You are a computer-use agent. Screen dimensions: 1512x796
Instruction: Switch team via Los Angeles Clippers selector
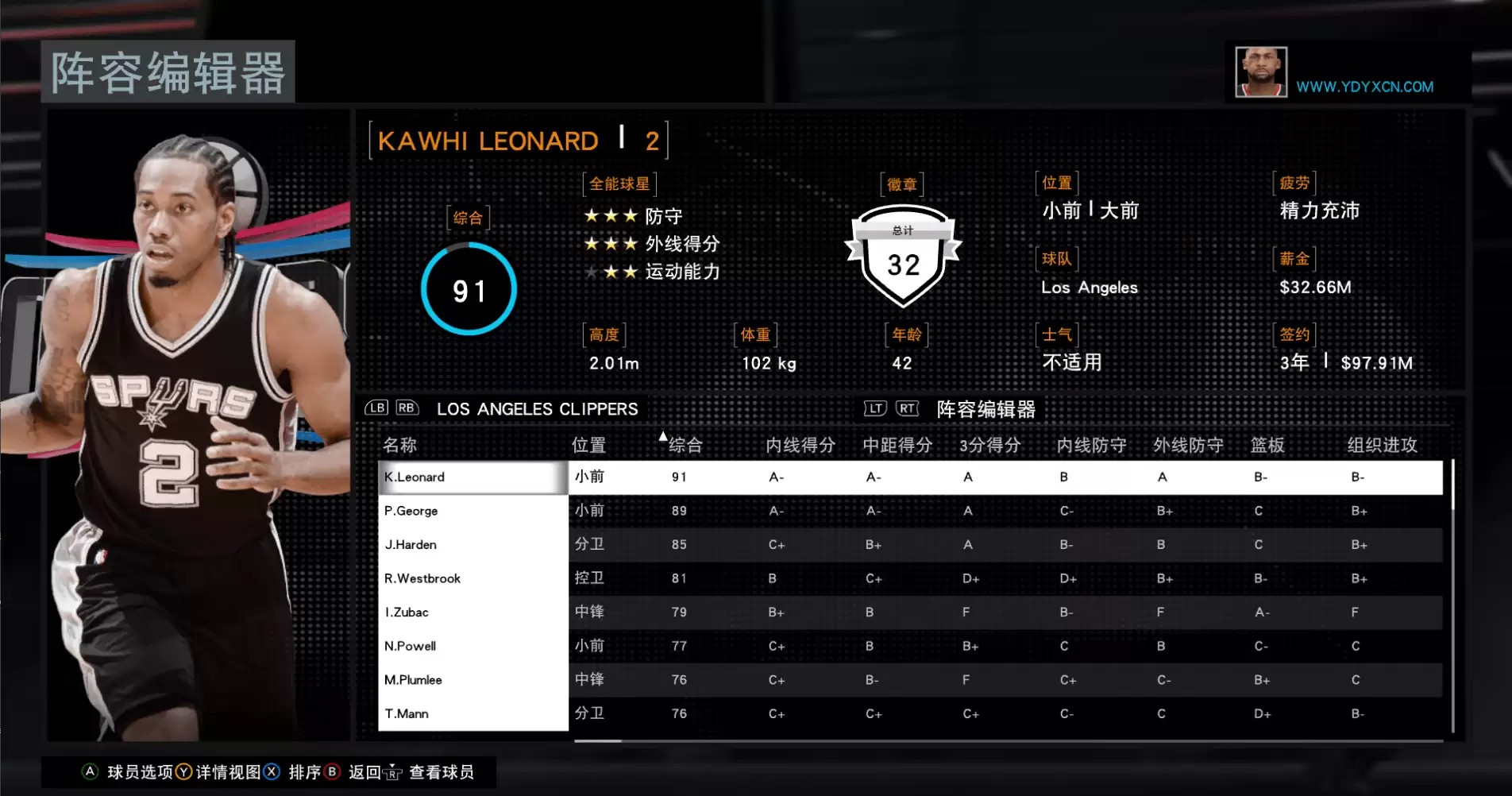pyautogui.click(x=537, y=409)
